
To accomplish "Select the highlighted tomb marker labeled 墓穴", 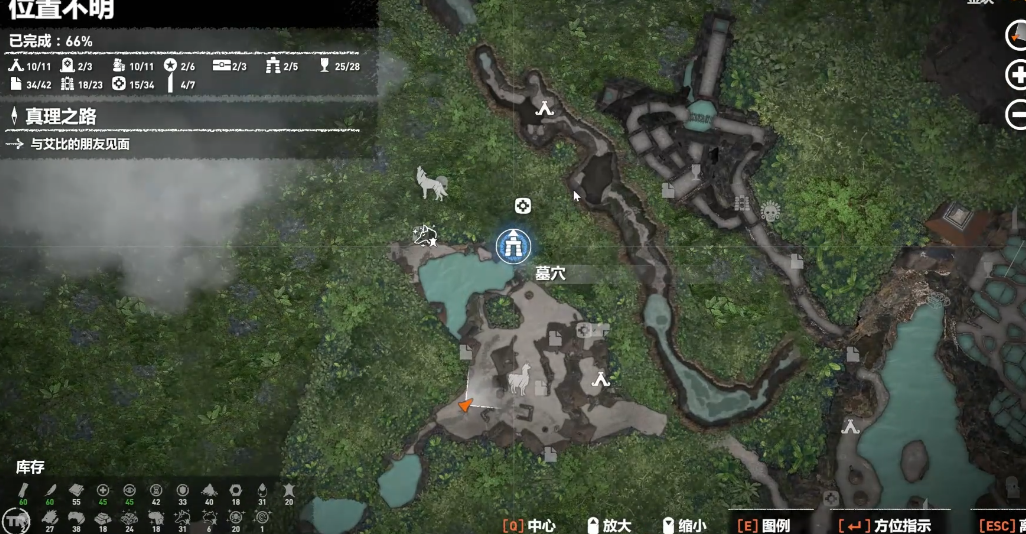I will 514,245.
